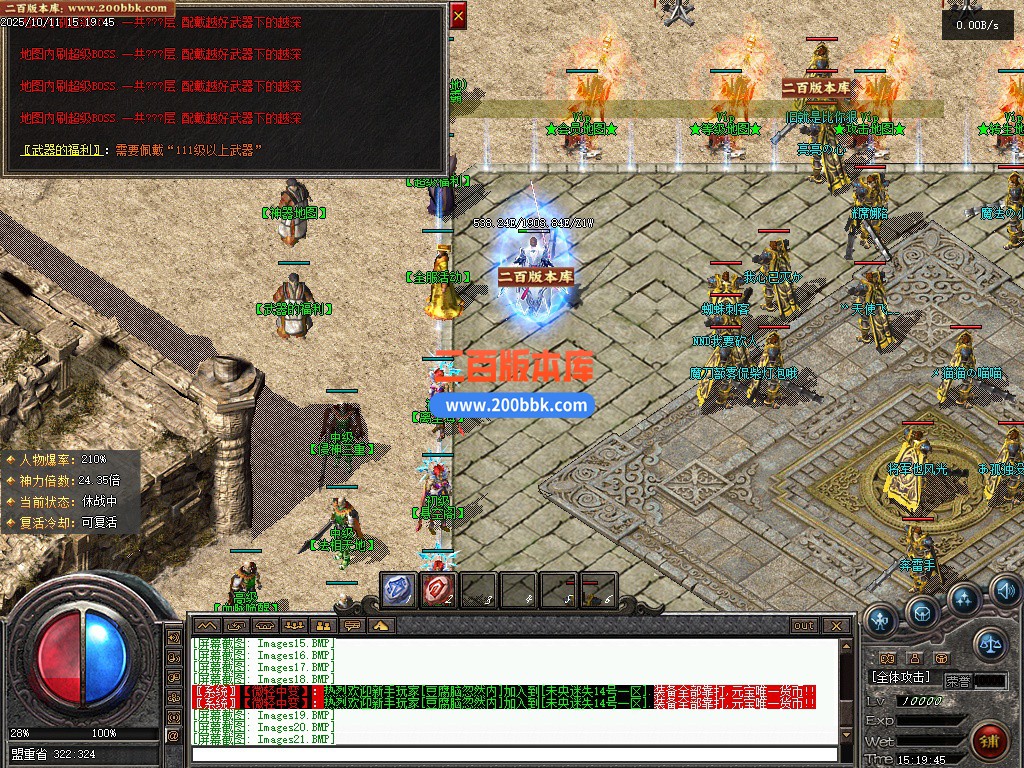
Task: Click the 全体攻击 attack mode label
Action: click(902, 677)
